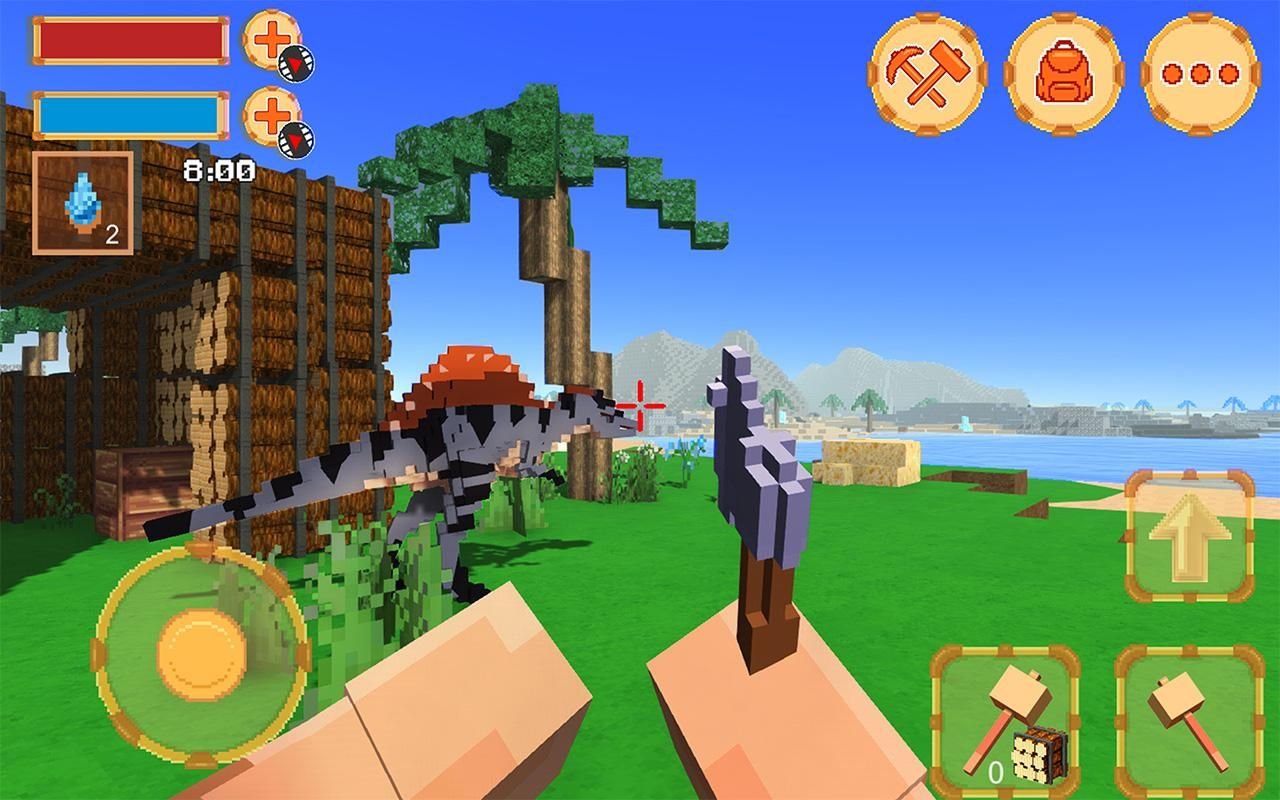Tap the yellow movement joystick knob

[201, 655]
